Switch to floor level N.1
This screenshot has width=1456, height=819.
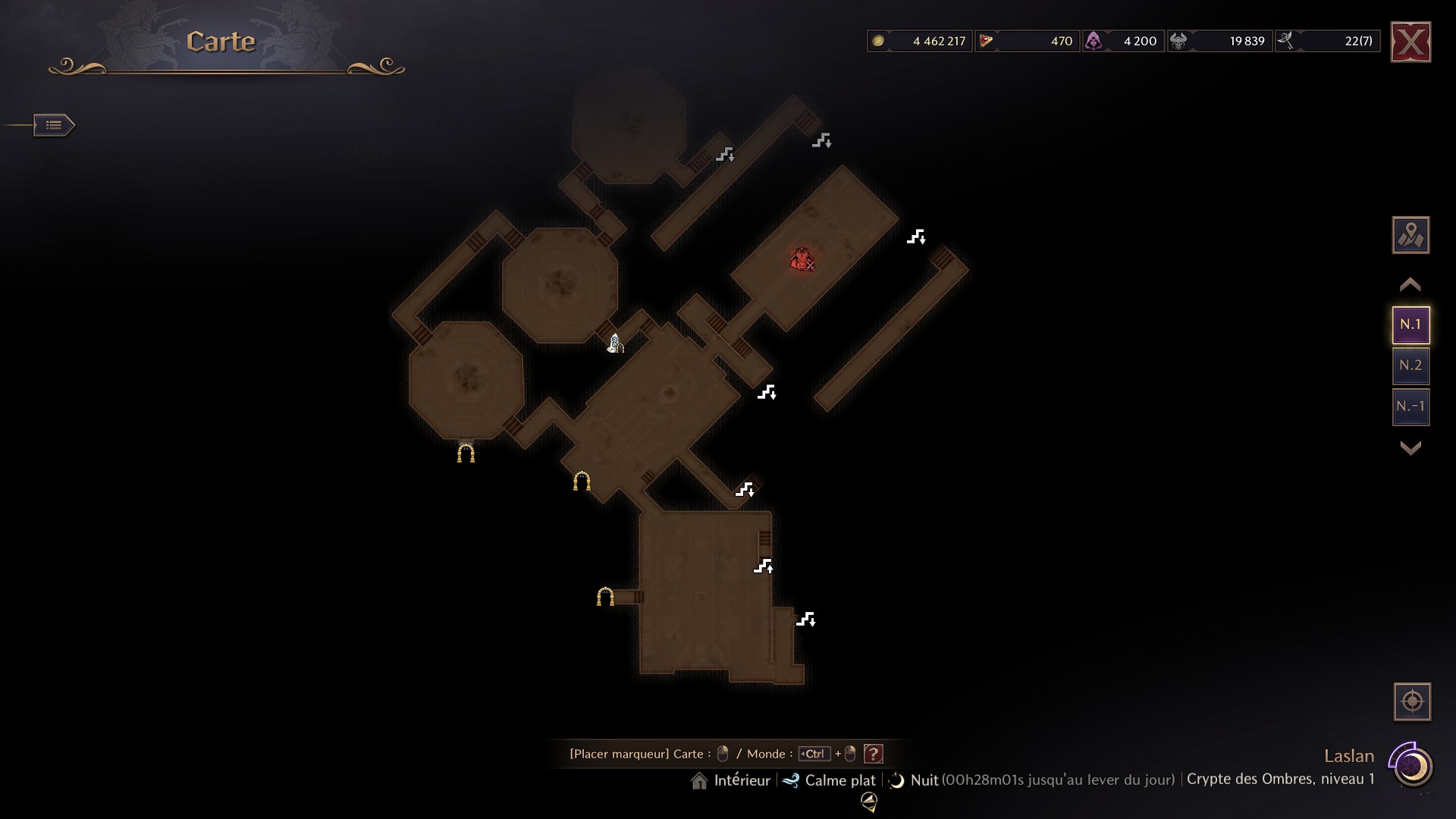click(1410, 325)
